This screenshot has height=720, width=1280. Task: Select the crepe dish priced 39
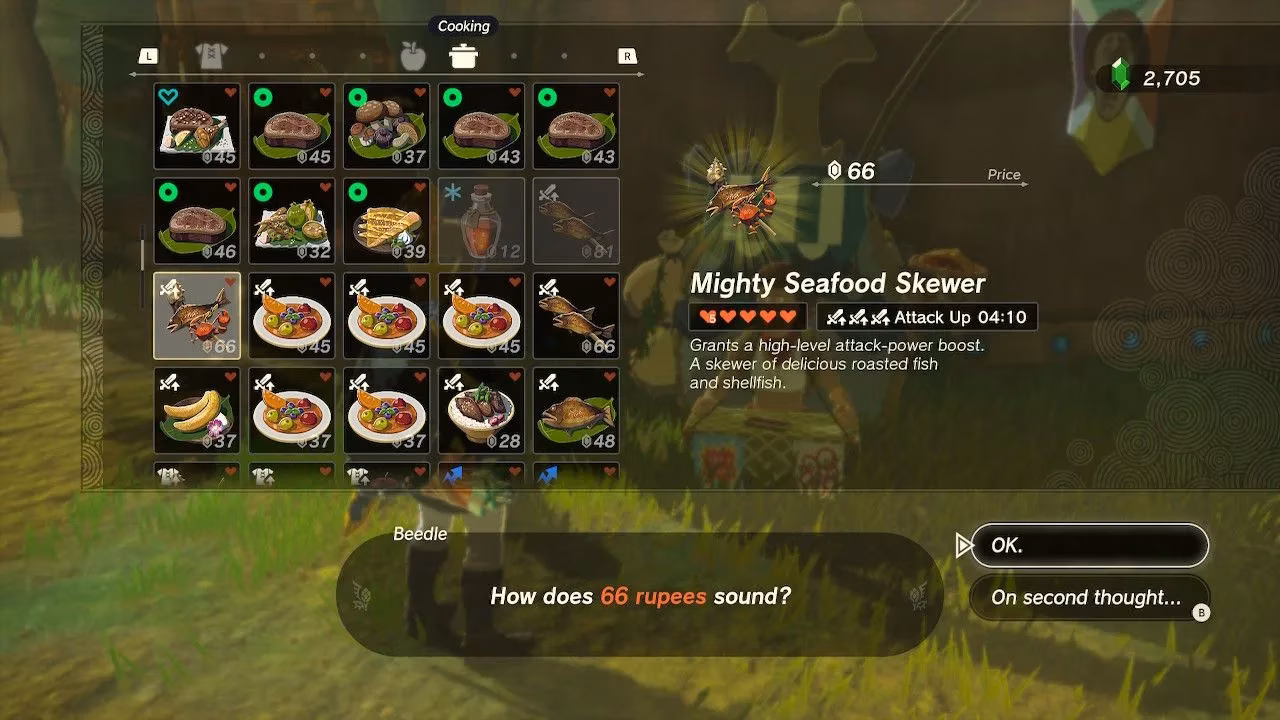click(x=387, y=221)
